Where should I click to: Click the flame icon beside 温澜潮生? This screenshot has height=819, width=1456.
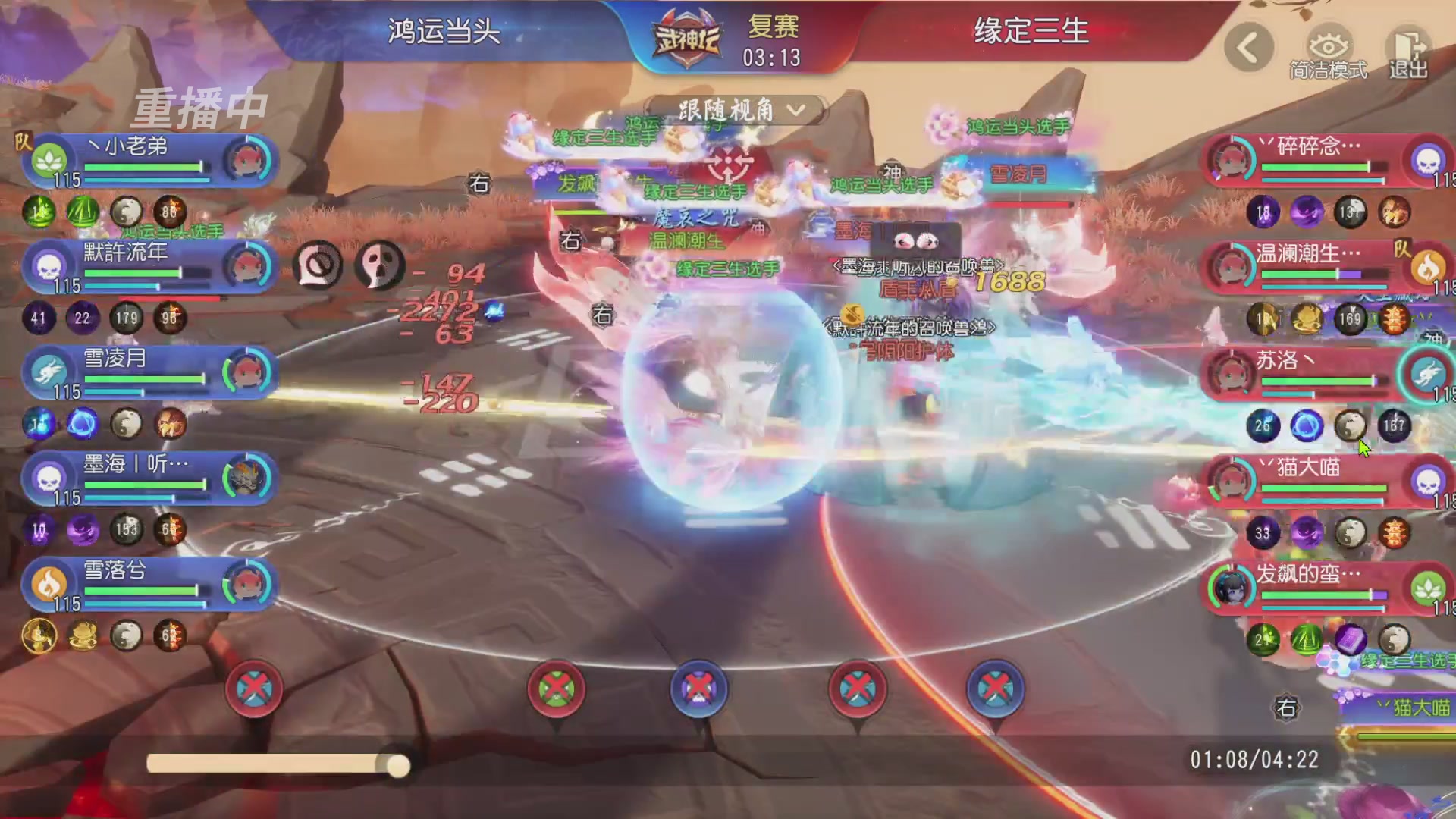[1429, 267]
